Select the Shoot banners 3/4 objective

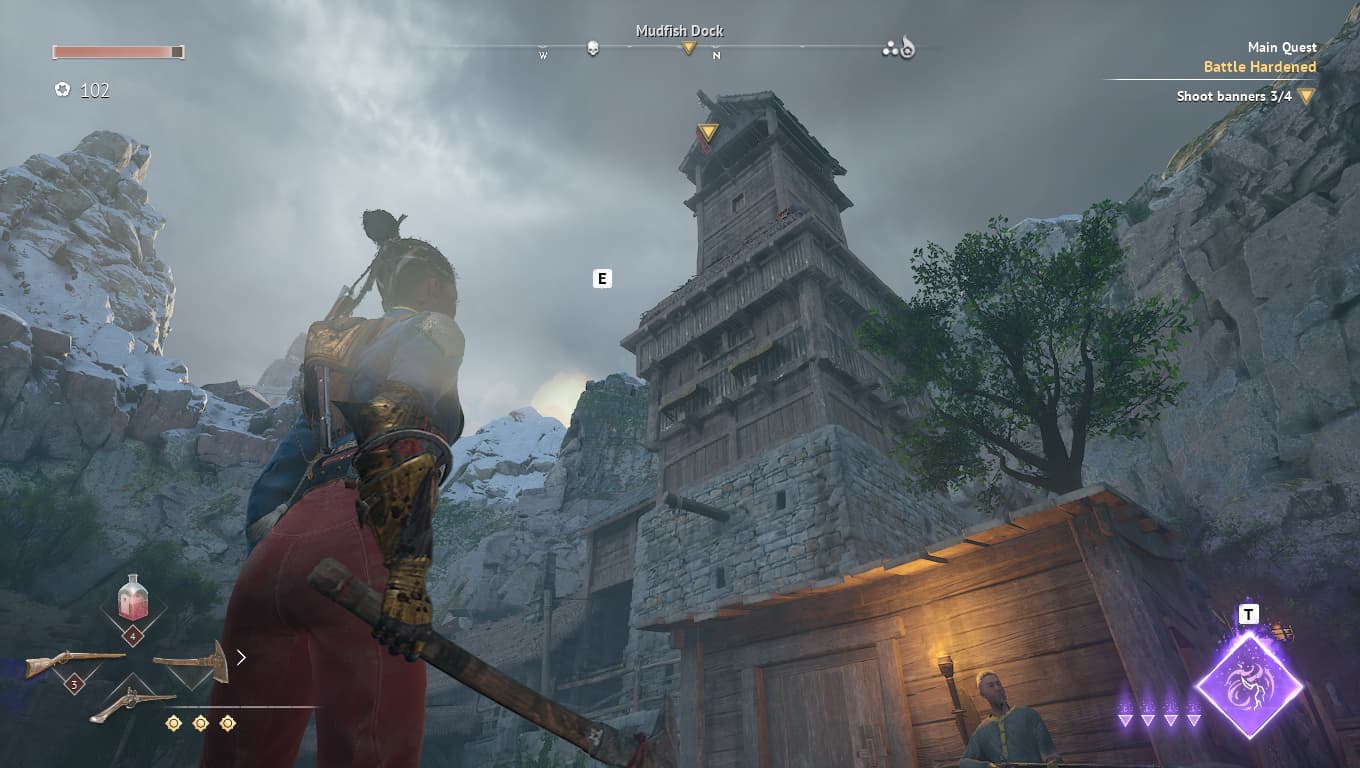click(x=1234, y=96)
